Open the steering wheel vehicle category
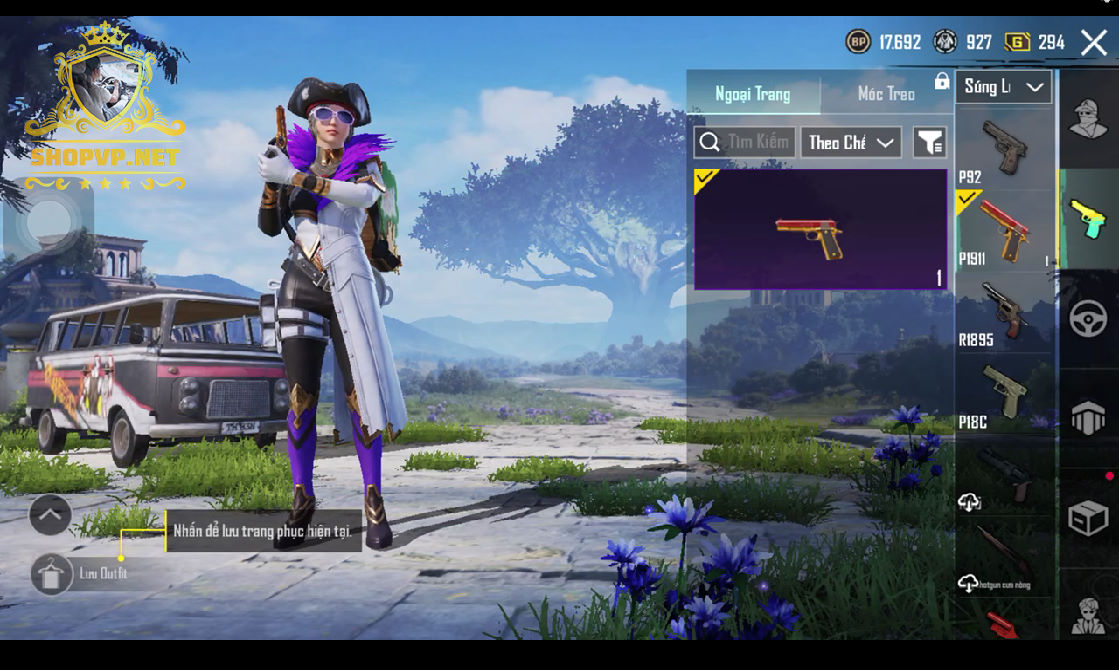The image size is (1119, 670). click(1088, 319)
